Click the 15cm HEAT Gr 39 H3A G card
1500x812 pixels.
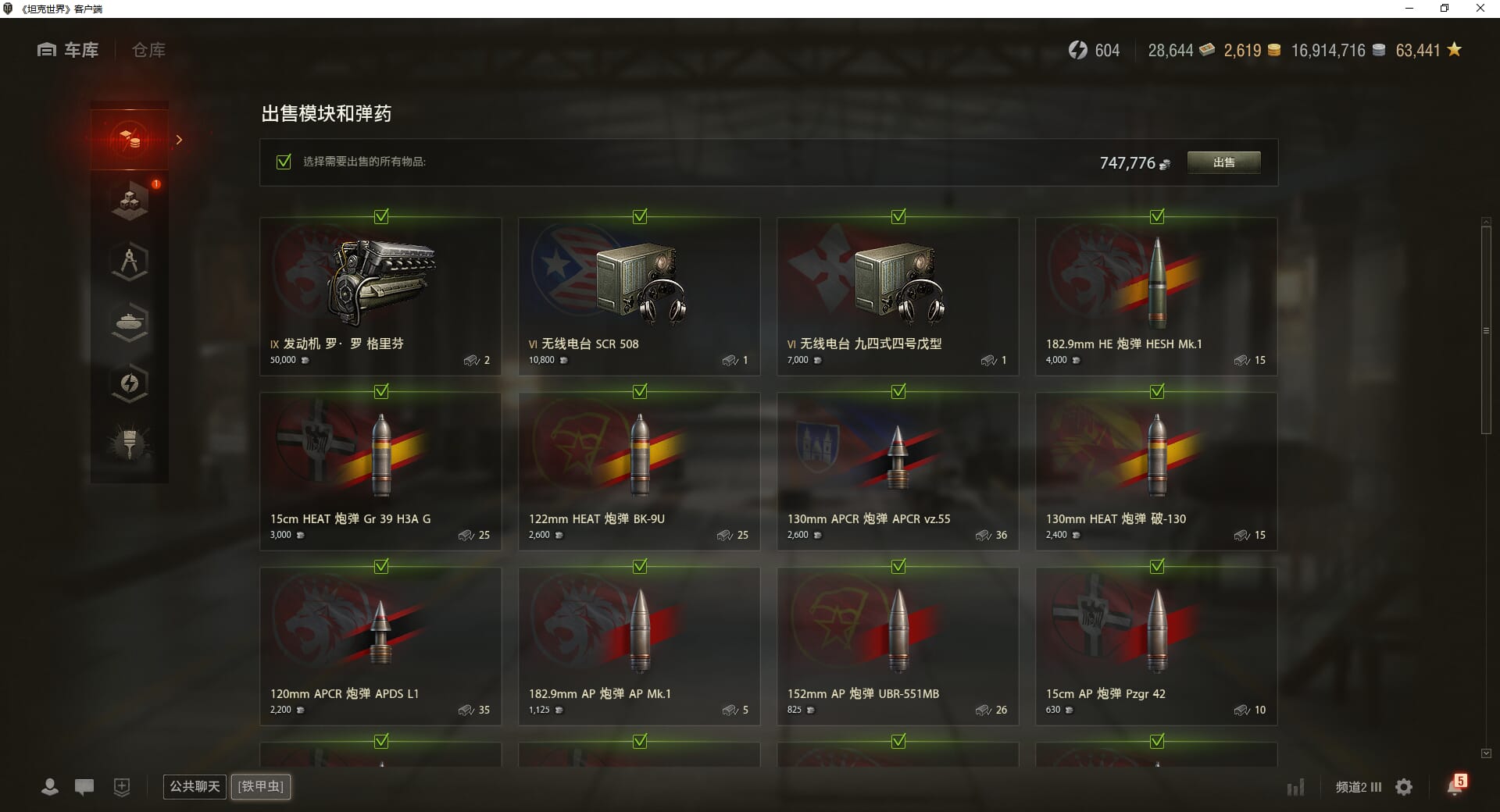pos(380,471)
